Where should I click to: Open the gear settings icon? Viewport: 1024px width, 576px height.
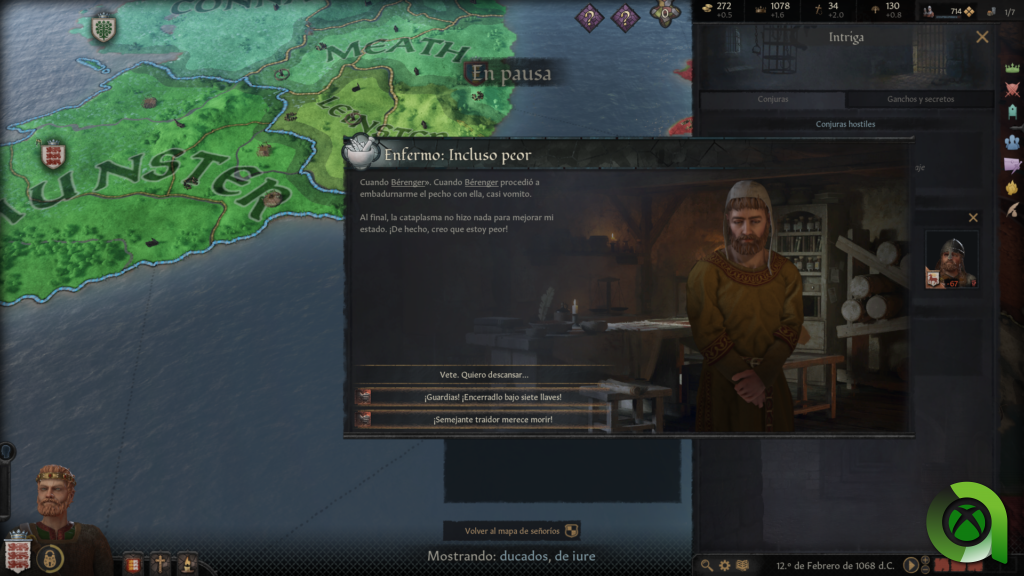tap(725, 565)
